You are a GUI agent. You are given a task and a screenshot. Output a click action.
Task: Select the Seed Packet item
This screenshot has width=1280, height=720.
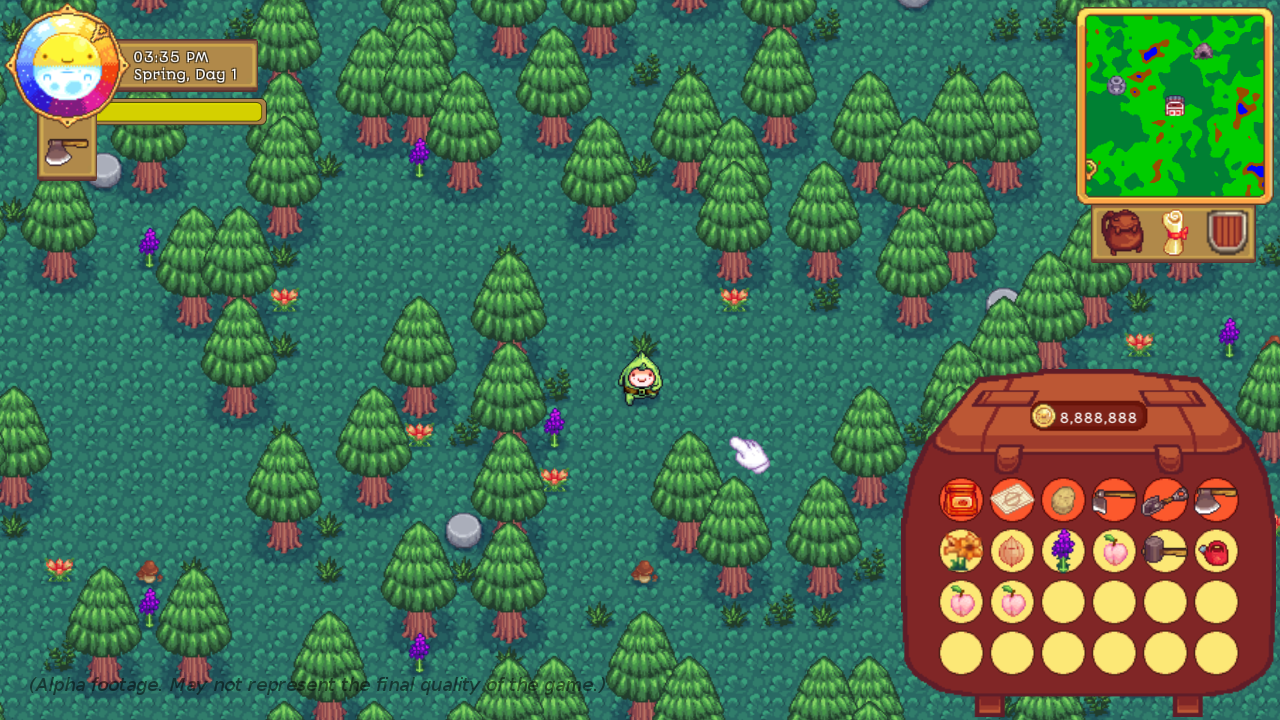1012,500
